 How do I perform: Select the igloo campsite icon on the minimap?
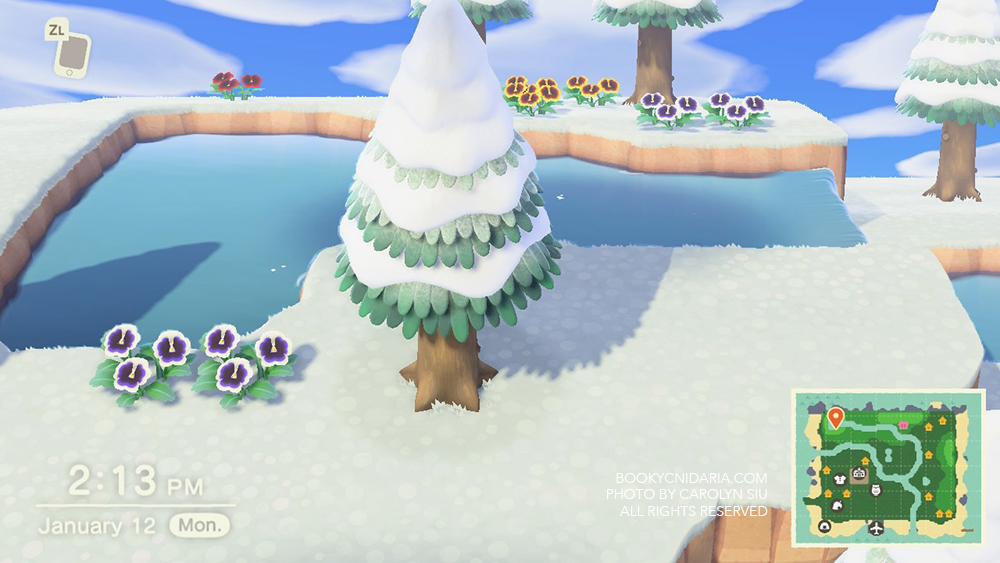point(826,526)
